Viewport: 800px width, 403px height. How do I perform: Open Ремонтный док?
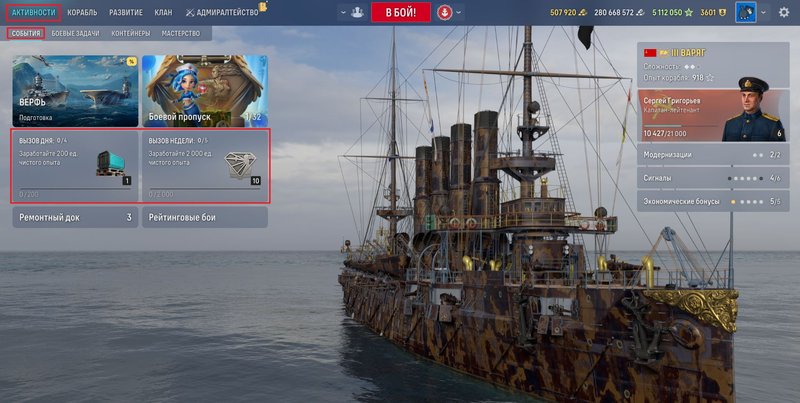pos(75,217)
